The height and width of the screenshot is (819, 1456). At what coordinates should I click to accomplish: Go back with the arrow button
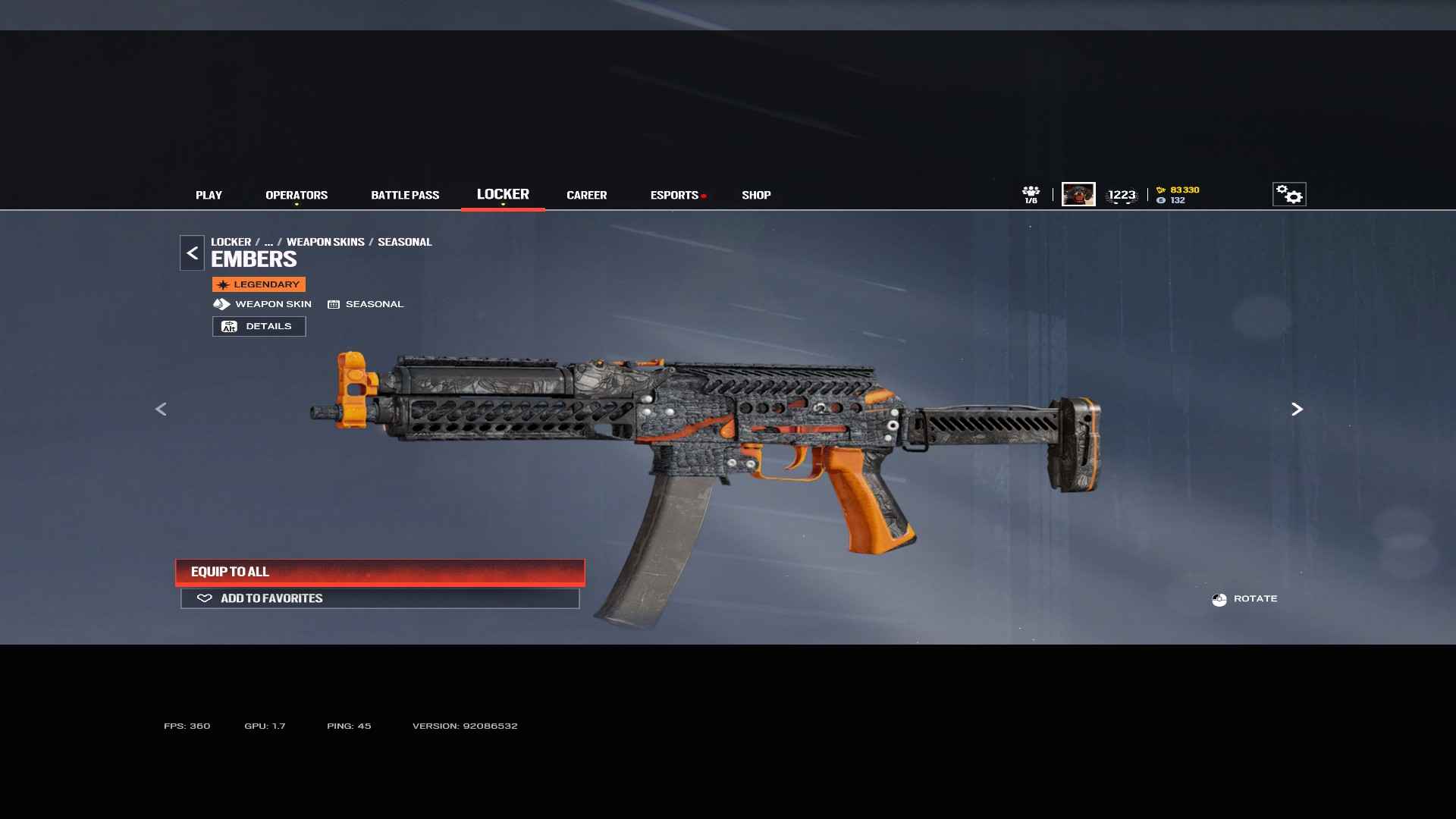coord(192,253)
